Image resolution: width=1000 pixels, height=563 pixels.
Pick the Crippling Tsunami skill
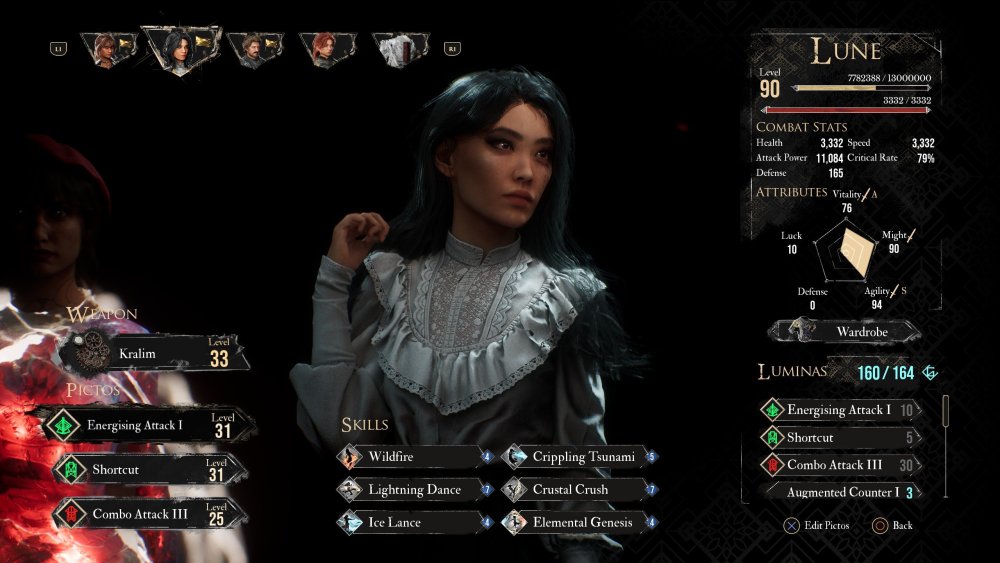575,457
